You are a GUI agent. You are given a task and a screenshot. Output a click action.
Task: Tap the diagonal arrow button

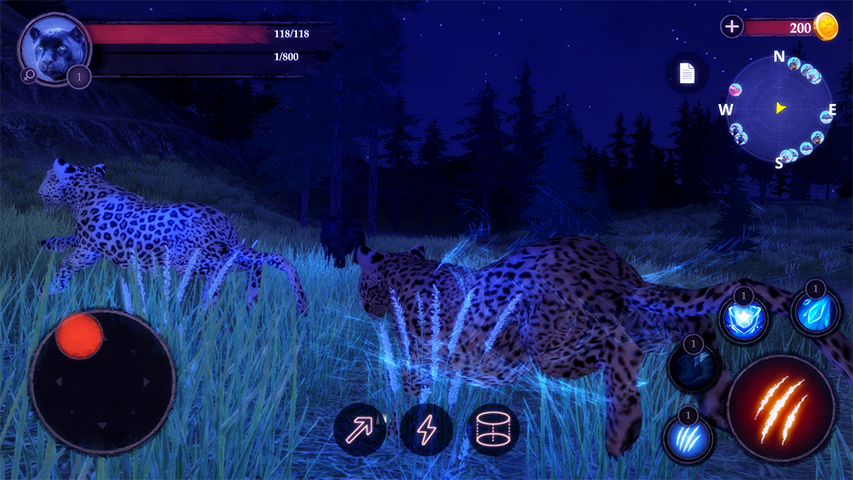(360, 430)
